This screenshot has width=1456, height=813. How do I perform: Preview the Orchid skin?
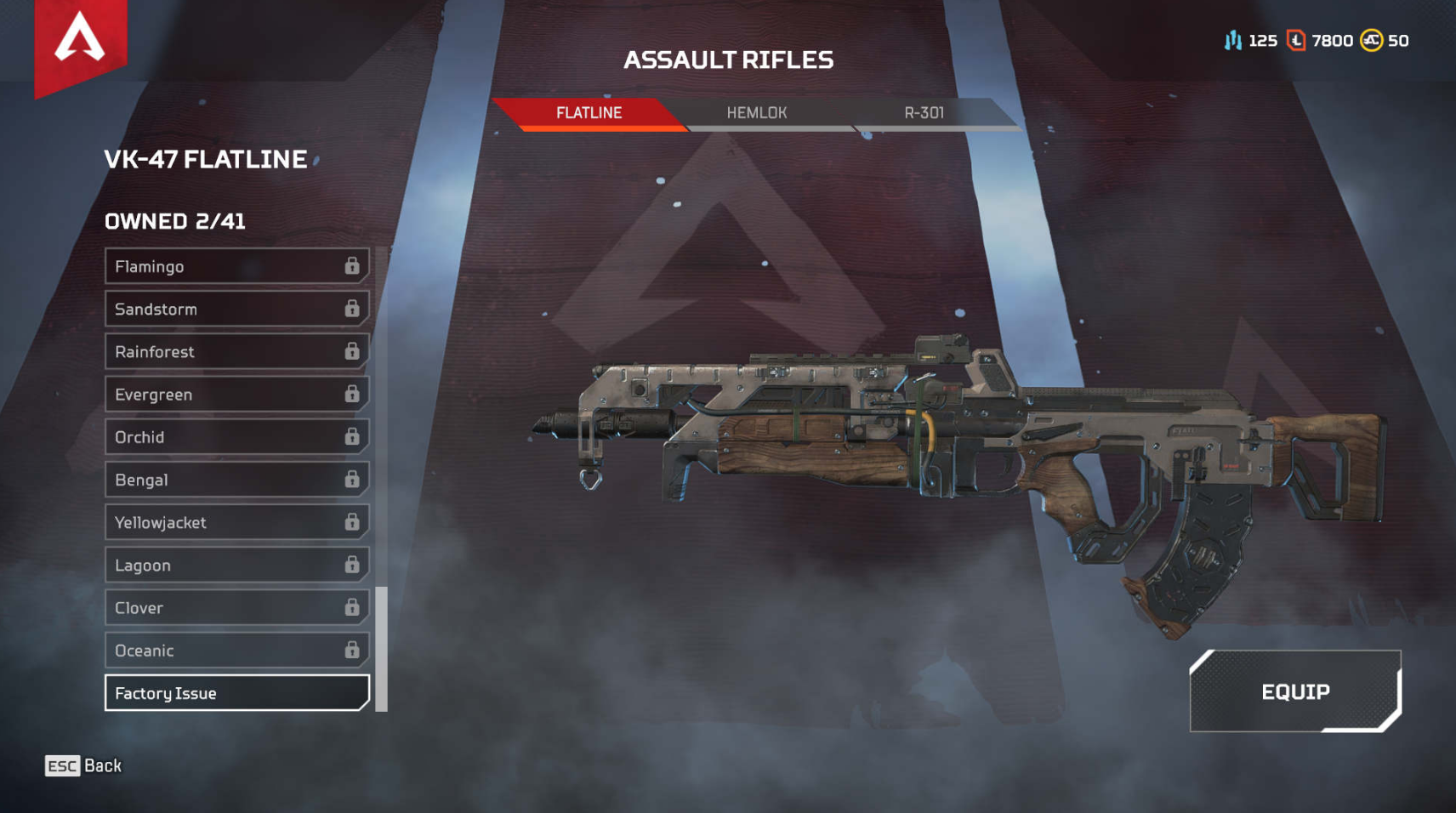click(236, 437)
